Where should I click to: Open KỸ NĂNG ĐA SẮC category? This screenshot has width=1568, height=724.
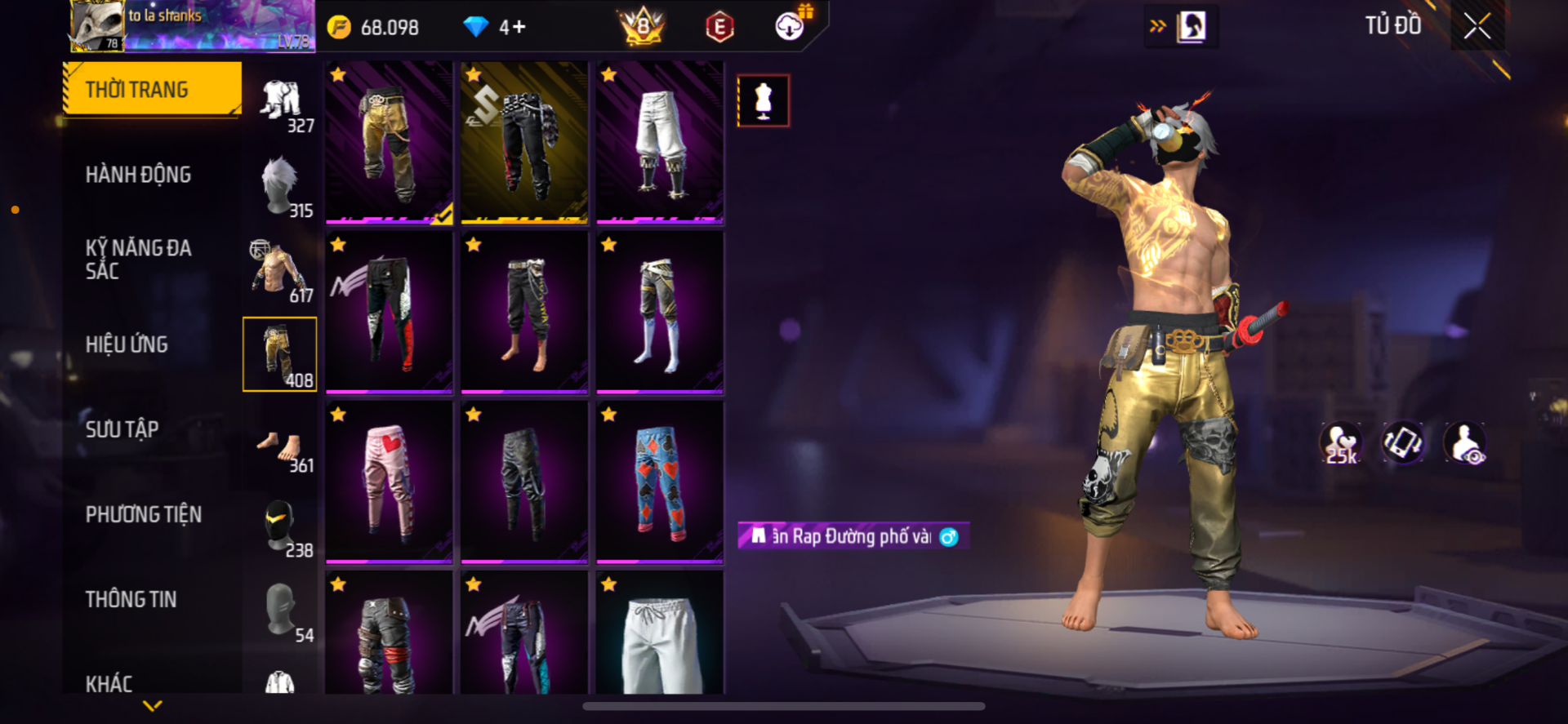tap(138, 260)
